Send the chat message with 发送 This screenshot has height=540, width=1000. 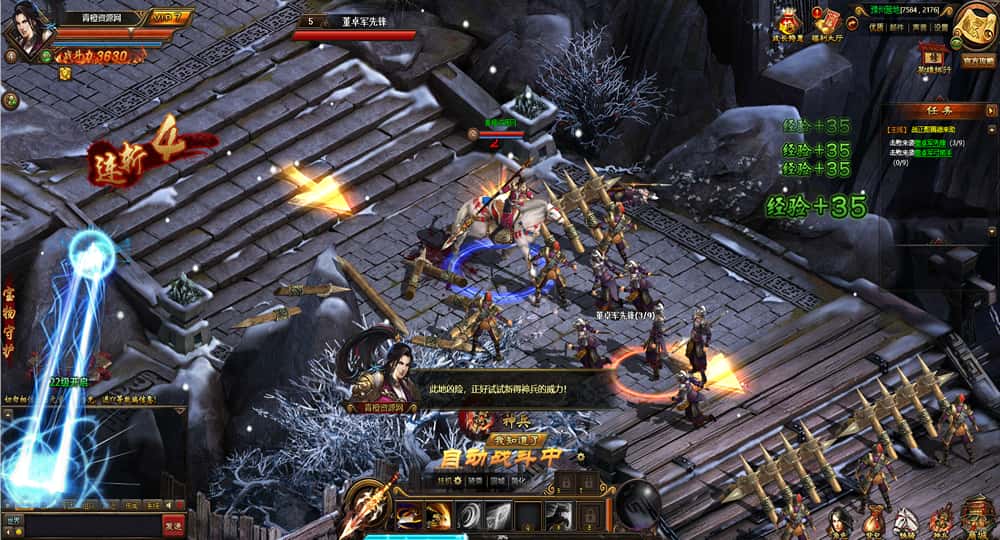click(x=174, y=523)
